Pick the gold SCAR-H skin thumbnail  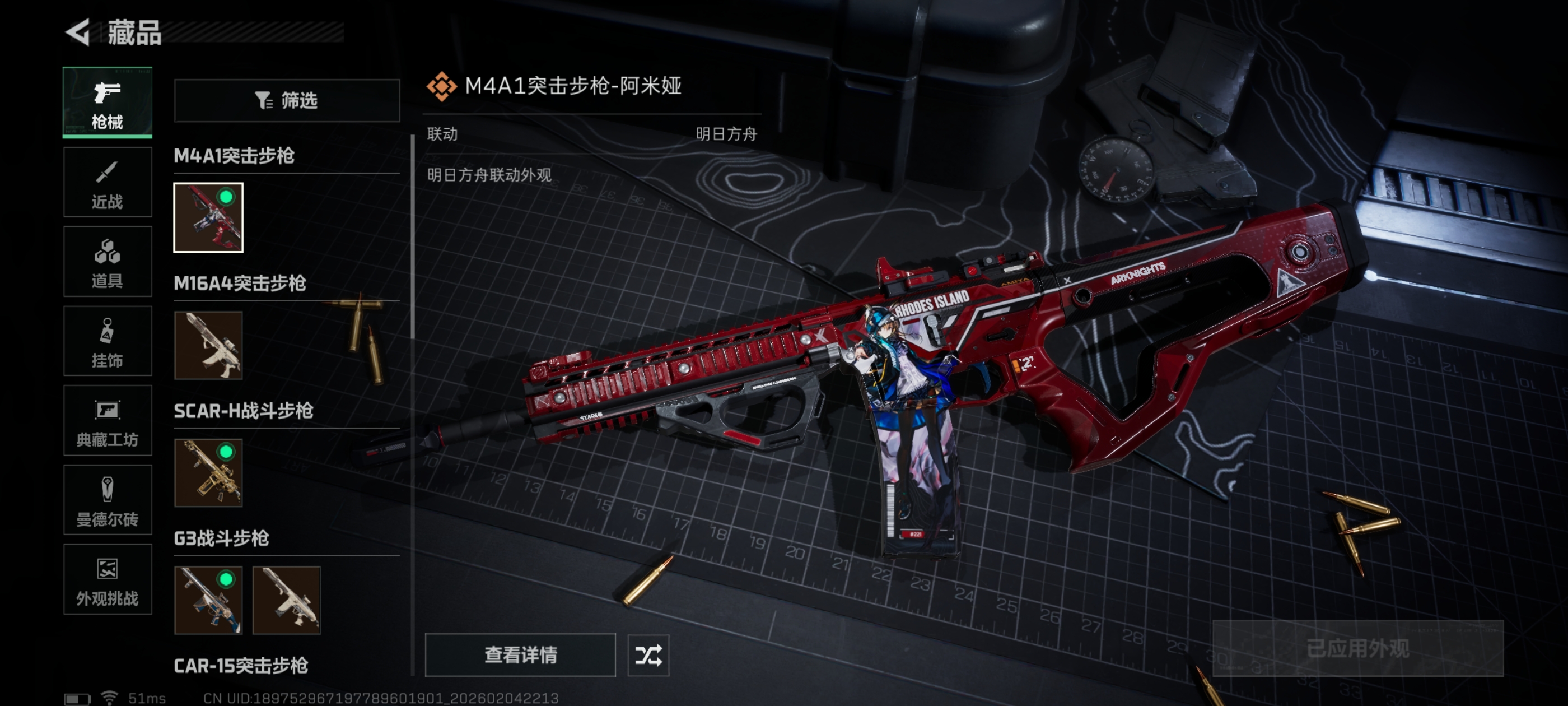[x=208, y=473]
